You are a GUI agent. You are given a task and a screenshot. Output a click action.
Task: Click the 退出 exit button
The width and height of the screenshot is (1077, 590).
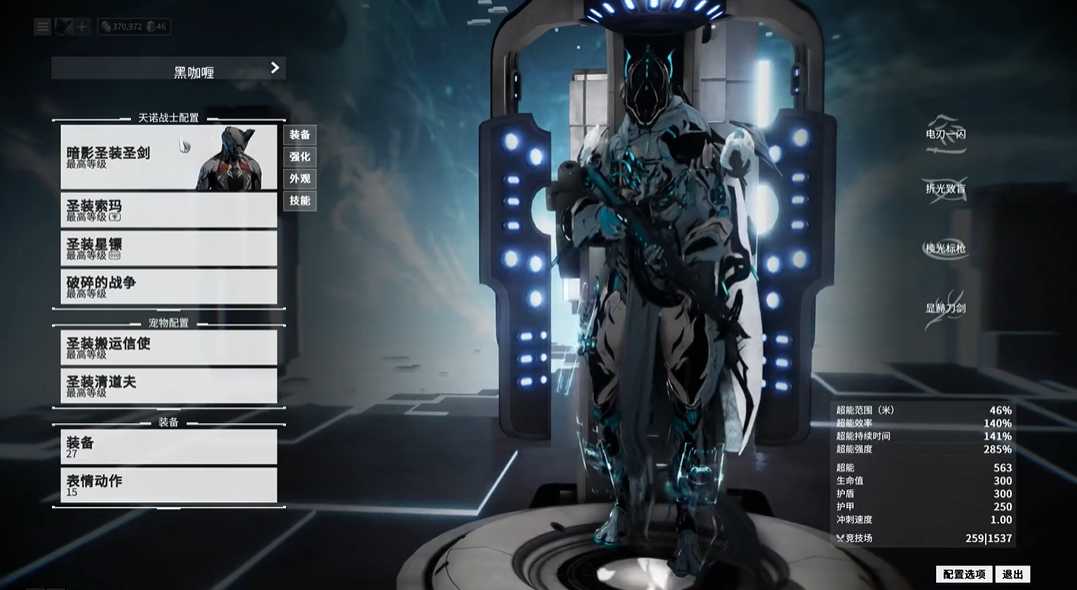click(1012, 574)
